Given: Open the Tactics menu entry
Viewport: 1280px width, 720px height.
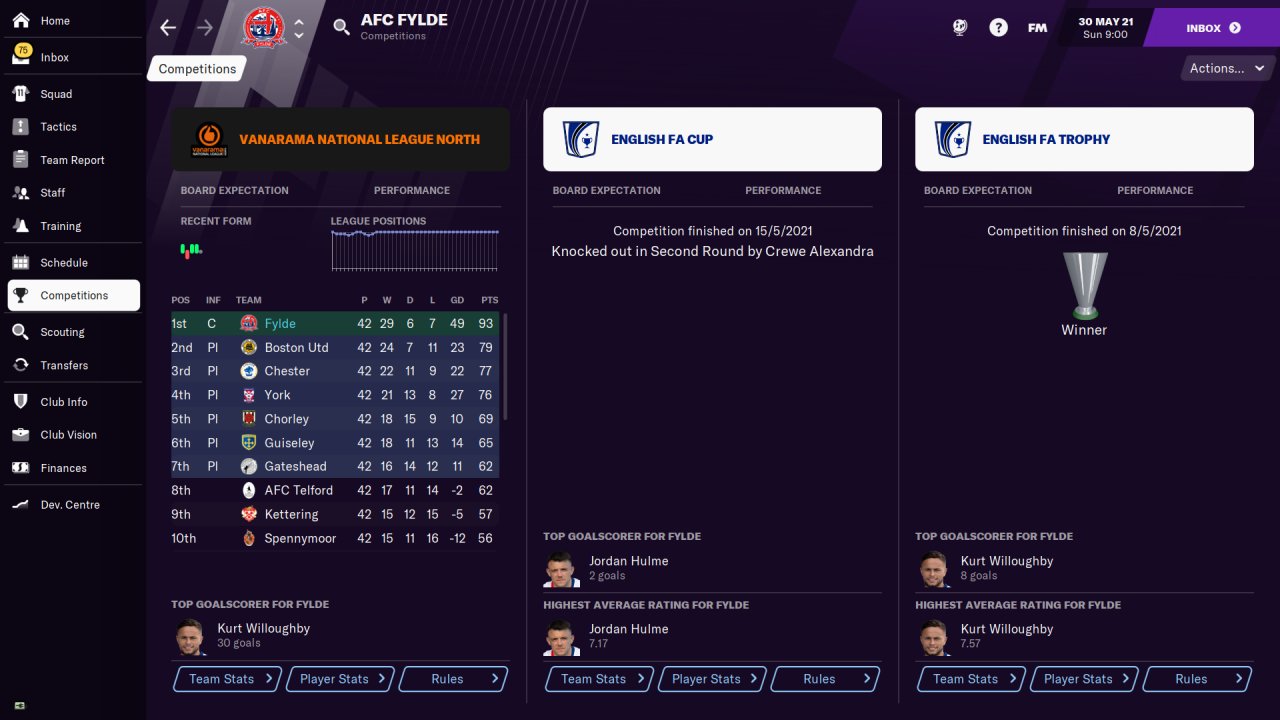Looking at the screenshot, I should tap(58, 127).
